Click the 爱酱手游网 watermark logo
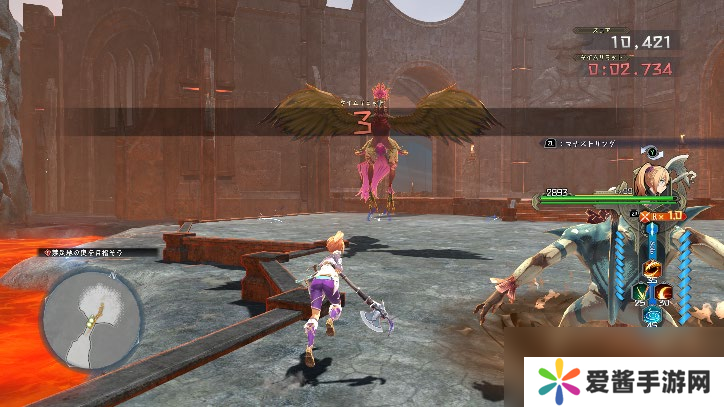 coord(624,381)
